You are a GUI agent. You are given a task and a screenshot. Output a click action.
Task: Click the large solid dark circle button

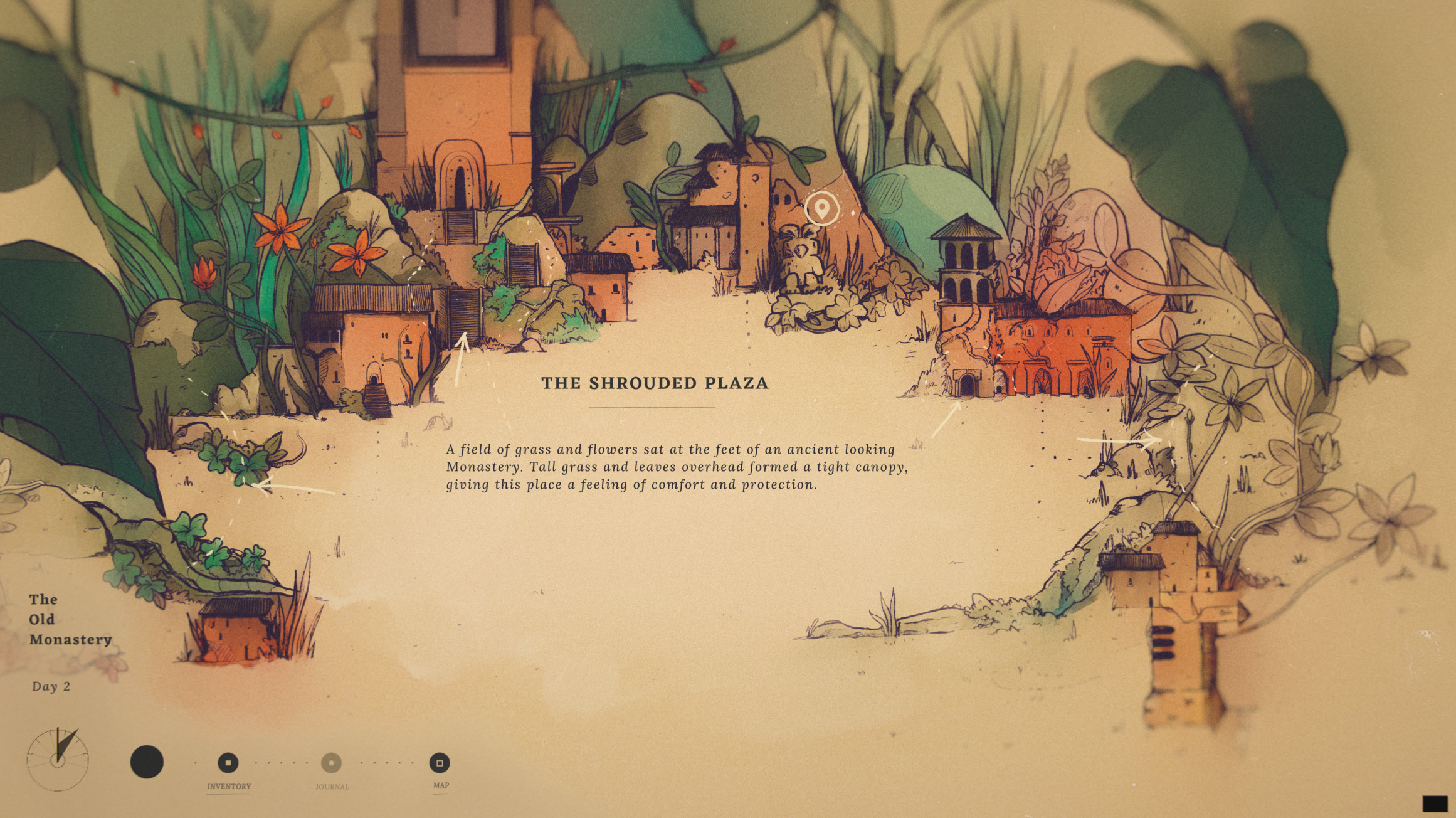tap(147, 762)
